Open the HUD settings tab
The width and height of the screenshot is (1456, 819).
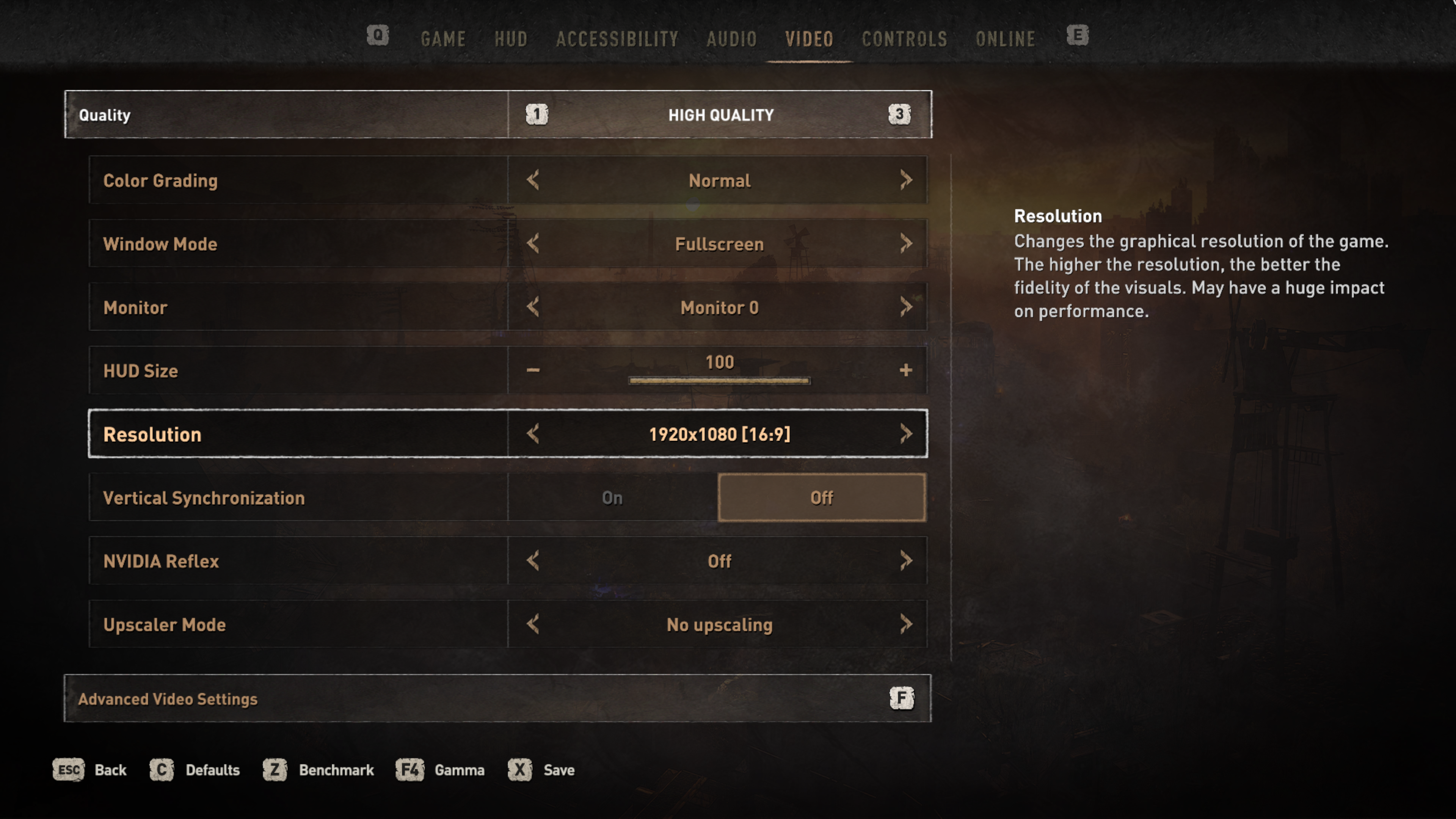click(511, 39)
